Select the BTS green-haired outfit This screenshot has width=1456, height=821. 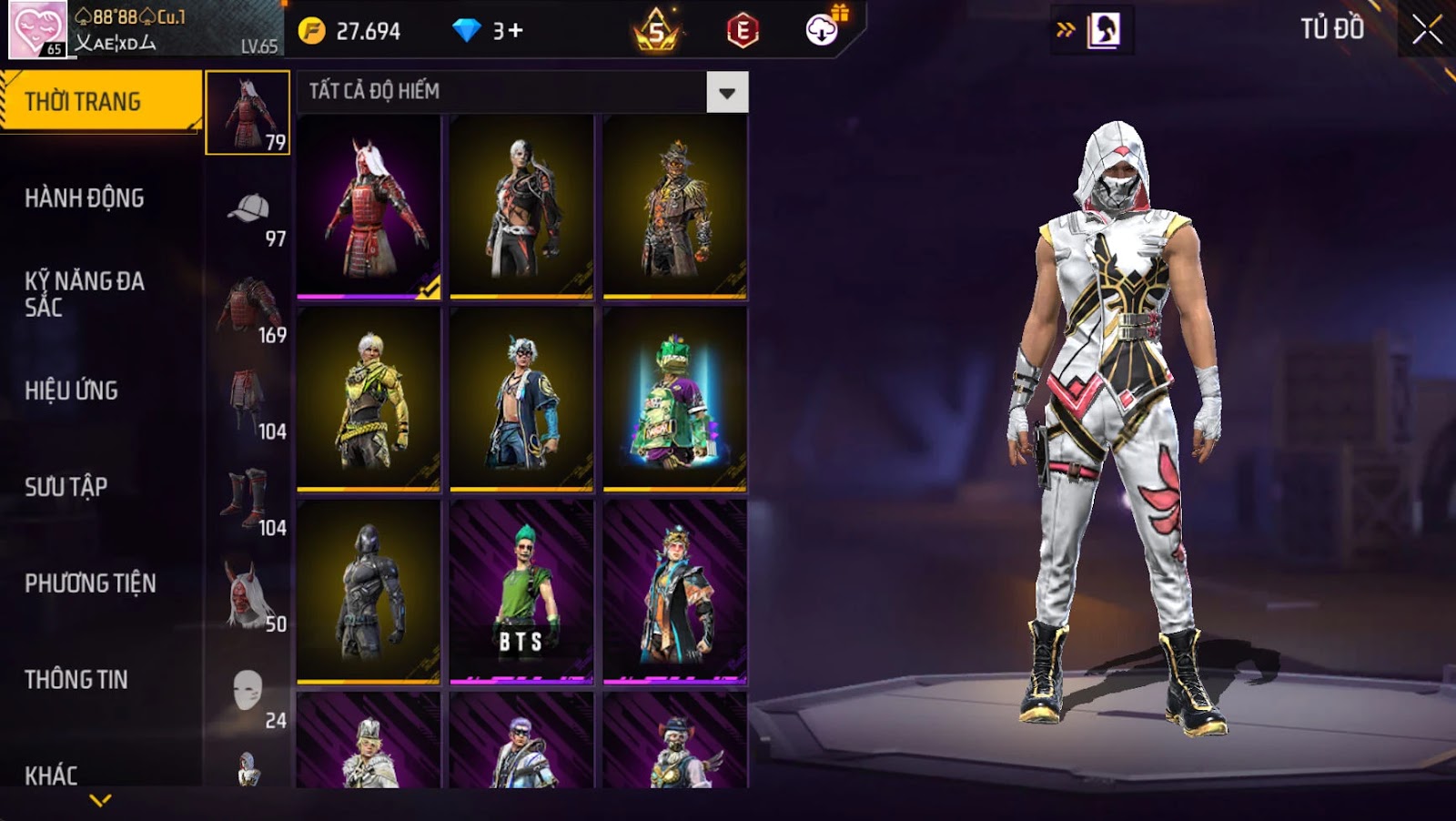[521, 592]
